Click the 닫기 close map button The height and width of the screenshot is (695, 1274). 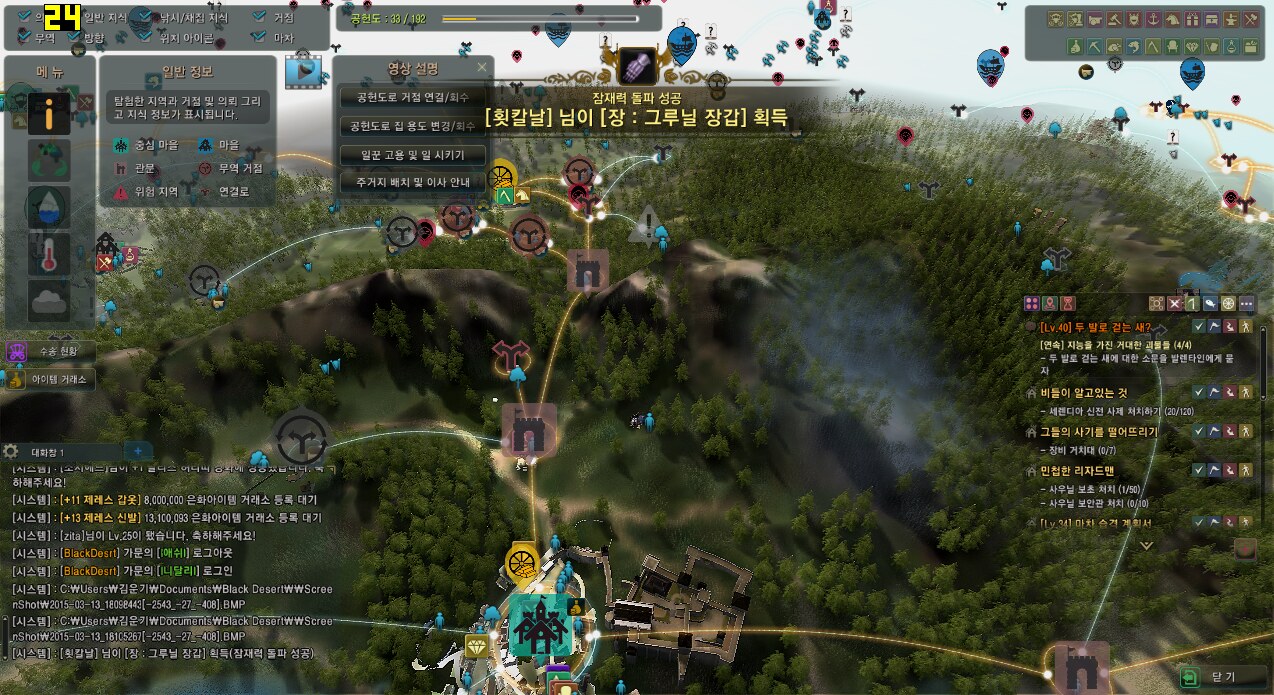point(1214,677)
